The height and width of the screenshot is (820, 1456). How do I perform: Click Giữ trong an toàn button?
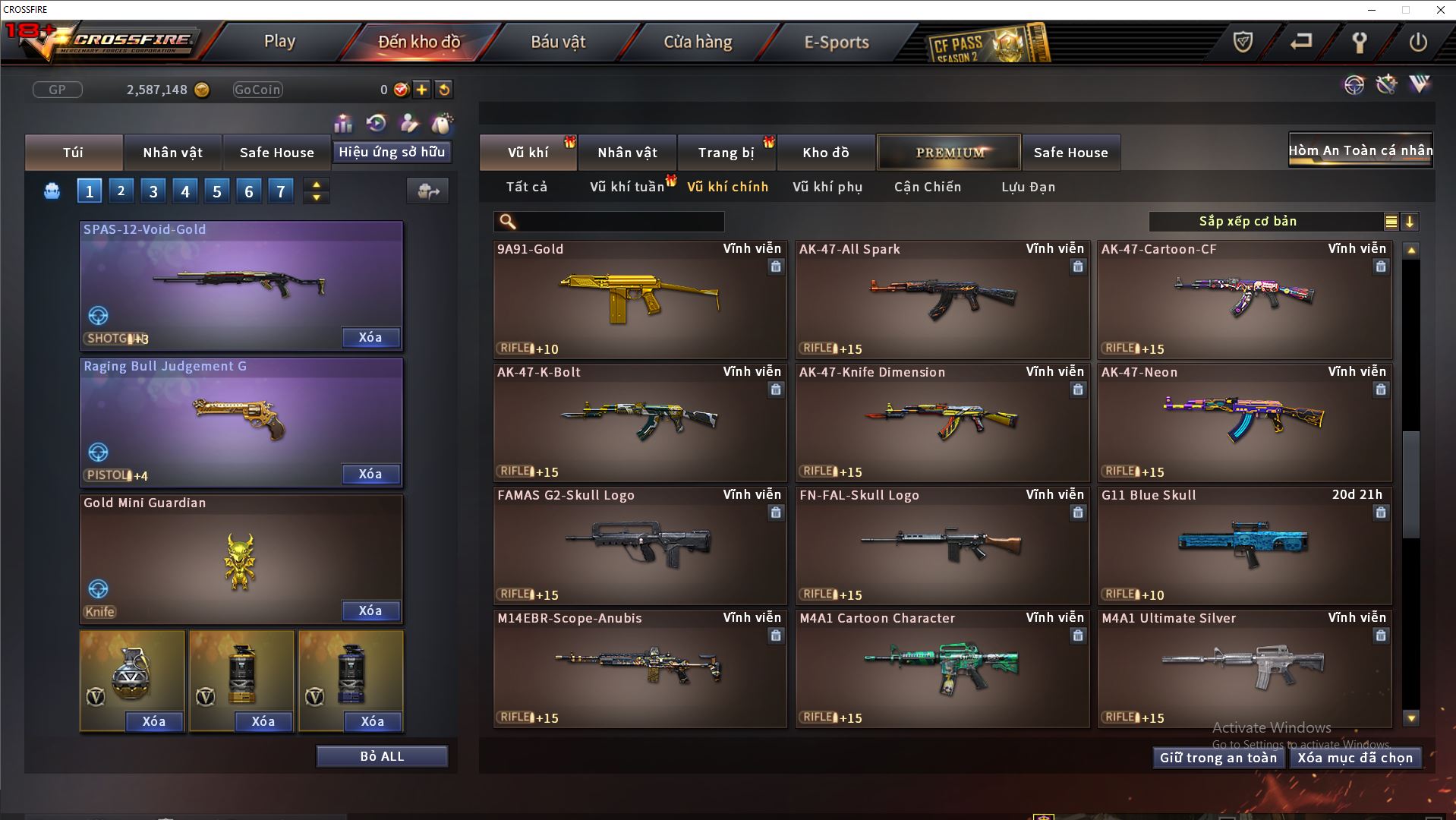pos(1218,758)
